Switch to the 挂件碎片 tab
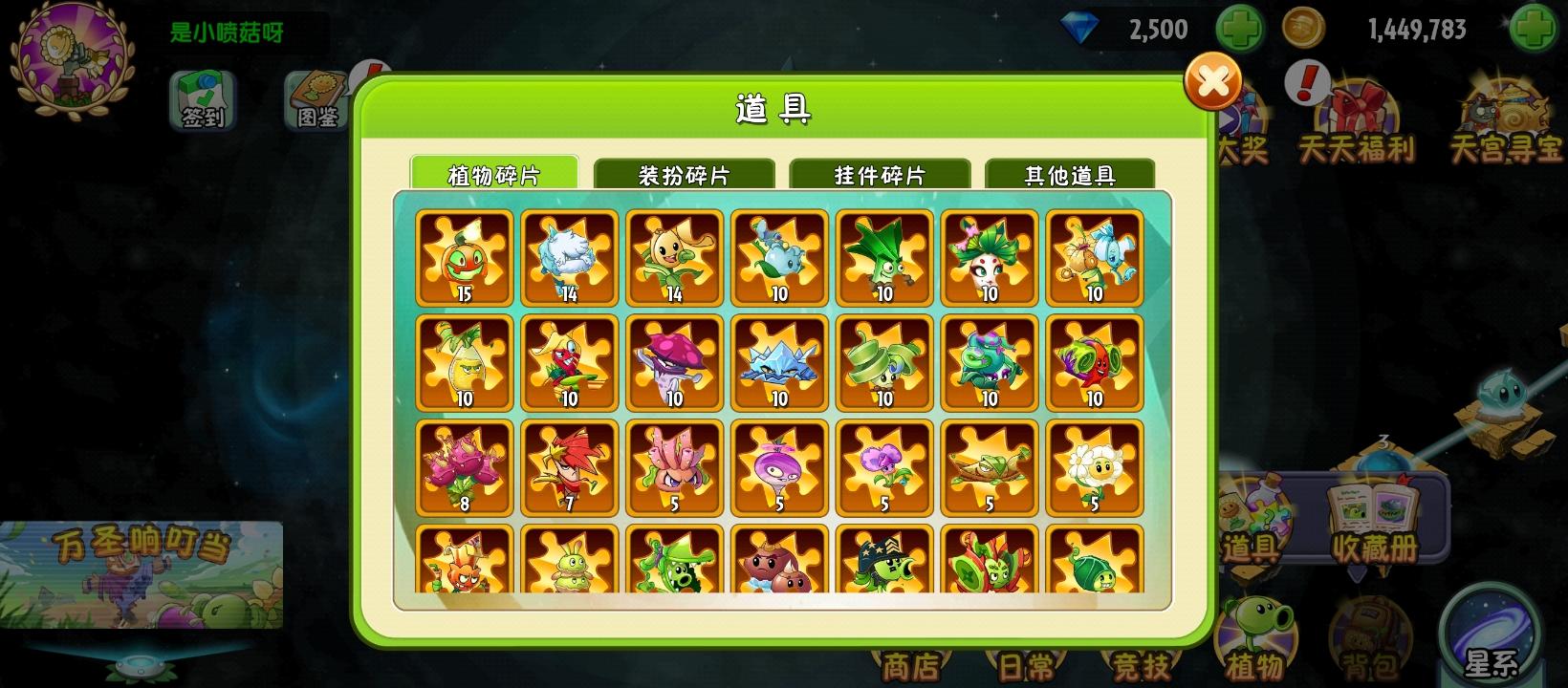Screen dimensions: 1568x688 [882, 174]
